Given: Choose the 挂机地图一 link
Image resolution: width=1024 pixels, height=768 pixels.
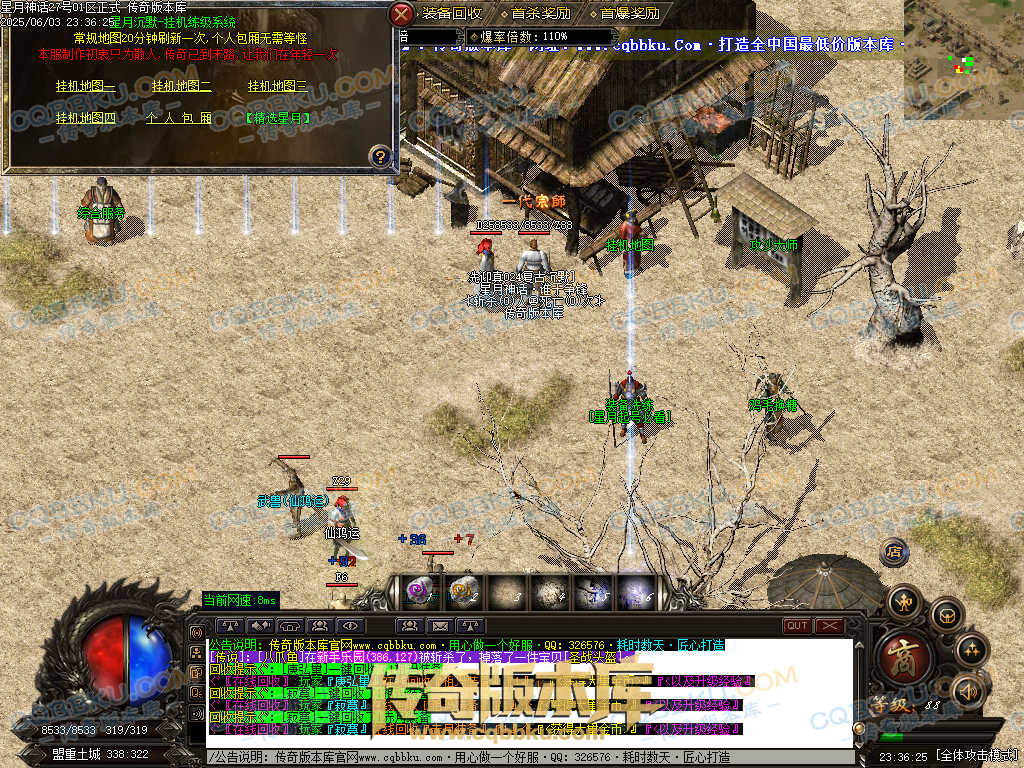Looking at the screenshot, I should (x=85, y=86).
